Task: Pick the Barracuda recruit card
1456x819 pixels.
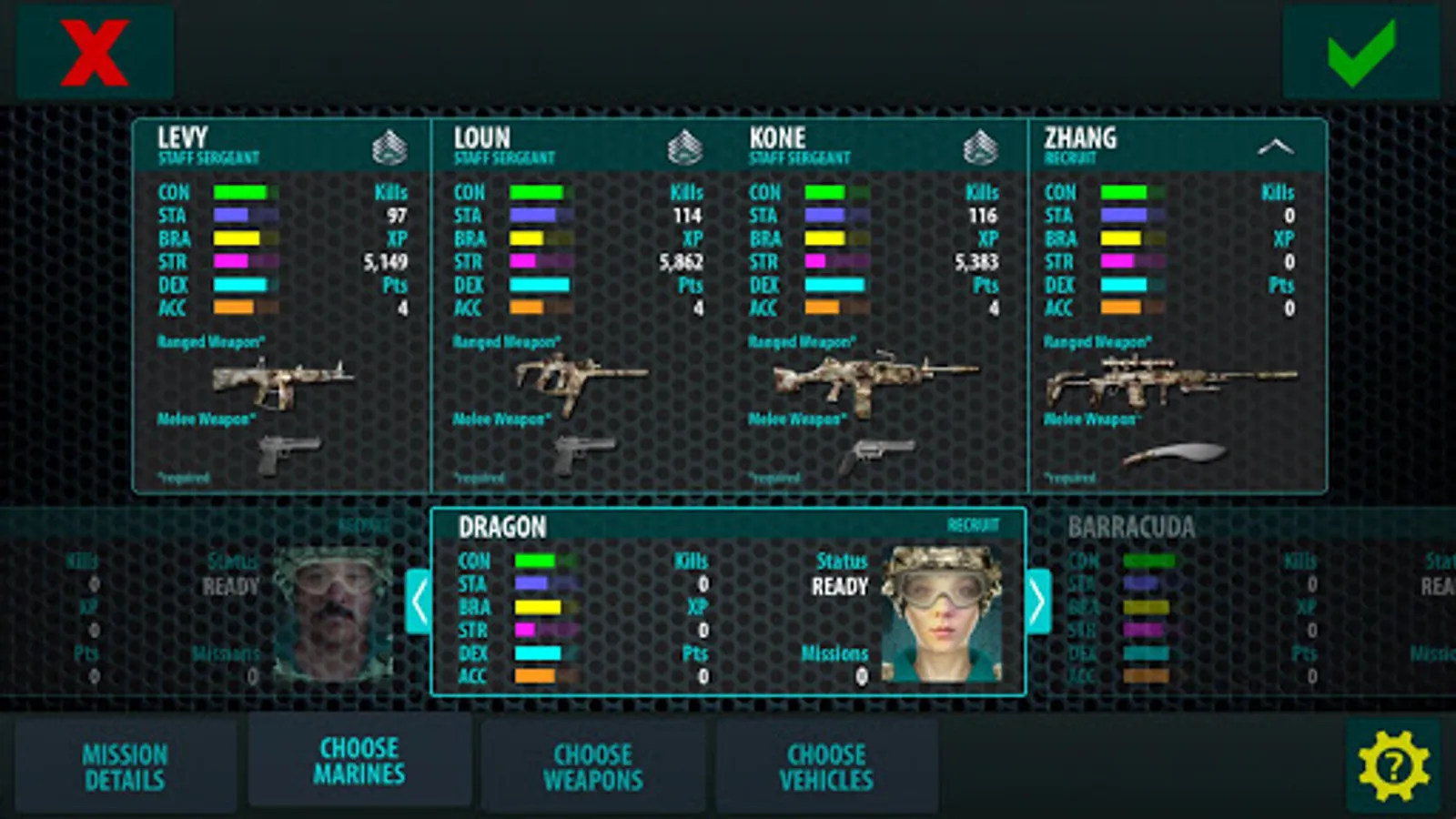Action: [1238, 602]
